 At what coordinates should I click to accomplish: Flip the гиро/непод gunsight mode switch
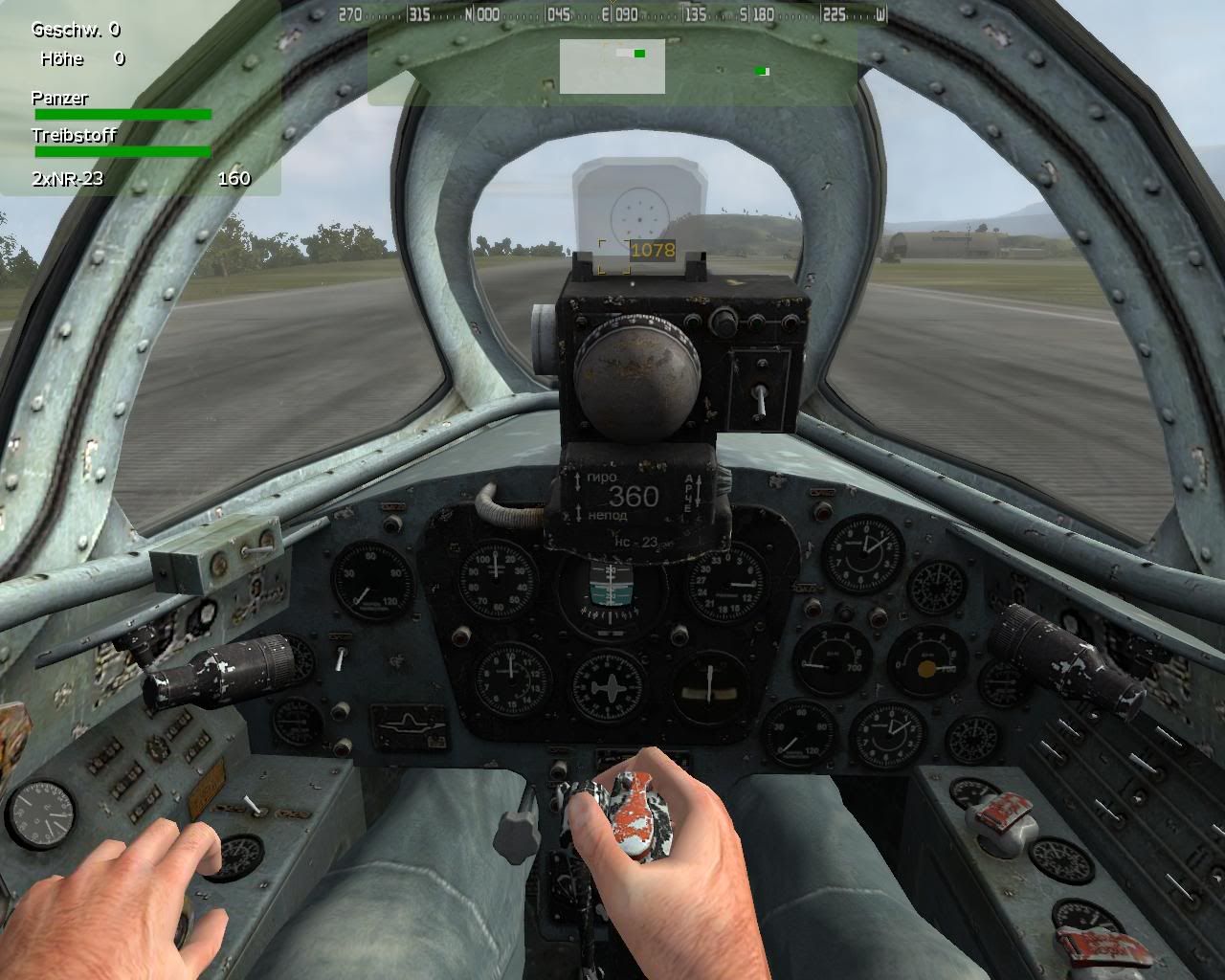pos(578,498)
